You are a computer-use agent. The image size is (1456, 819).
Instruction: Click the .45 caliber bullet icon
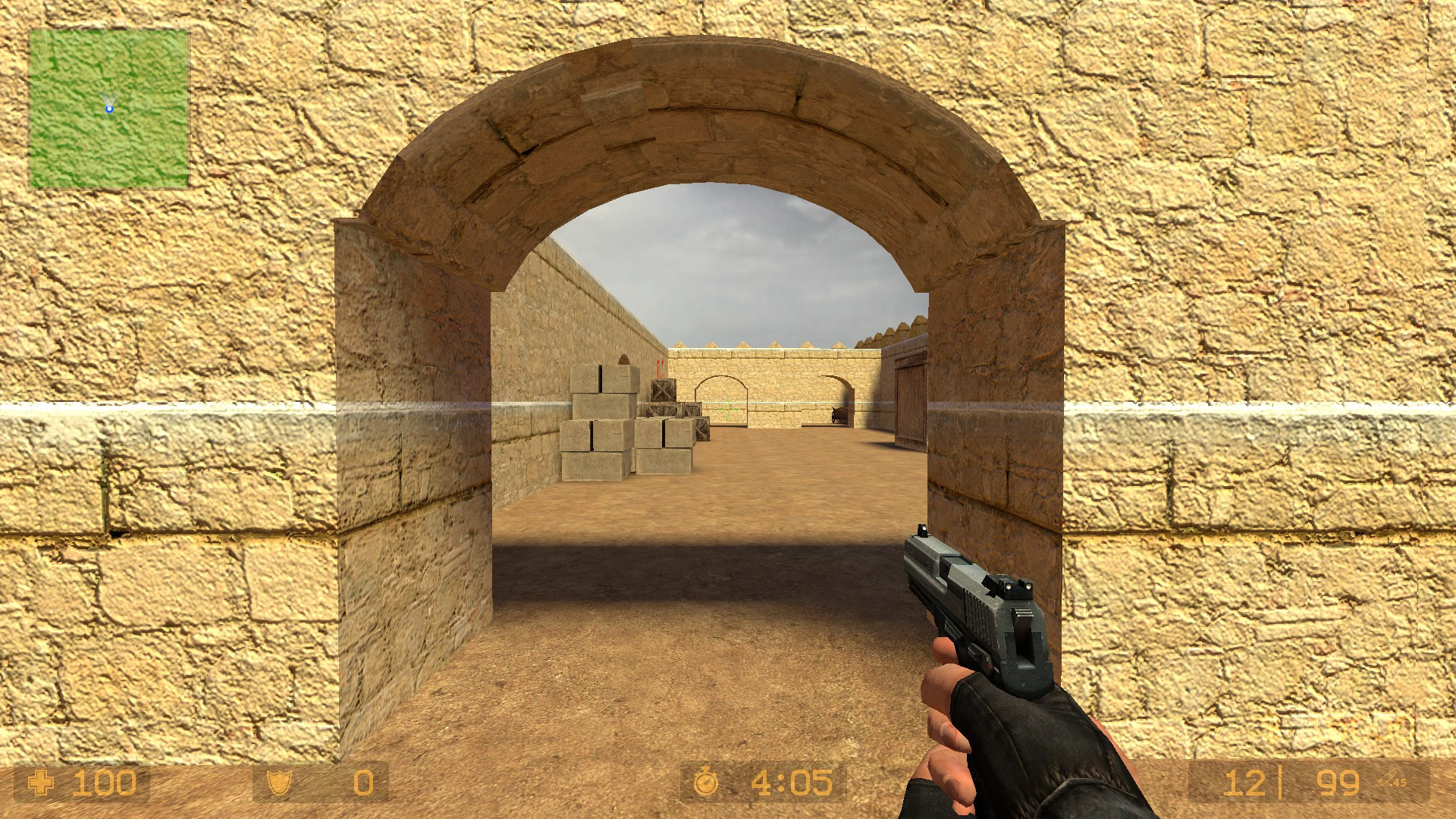point(1386,777)
